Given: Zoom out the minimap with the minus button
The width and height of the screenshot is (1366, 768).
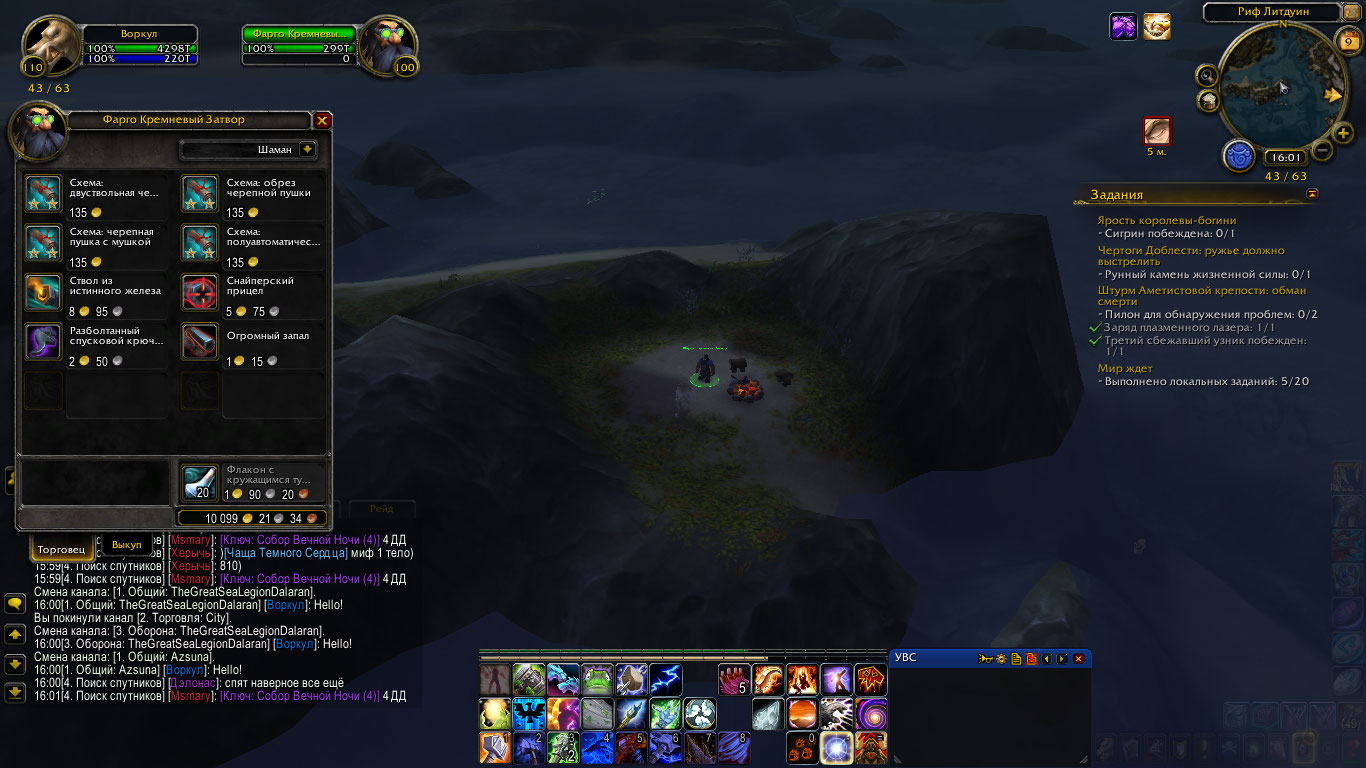Looking at the screenshot, I should pos(1322,152).
